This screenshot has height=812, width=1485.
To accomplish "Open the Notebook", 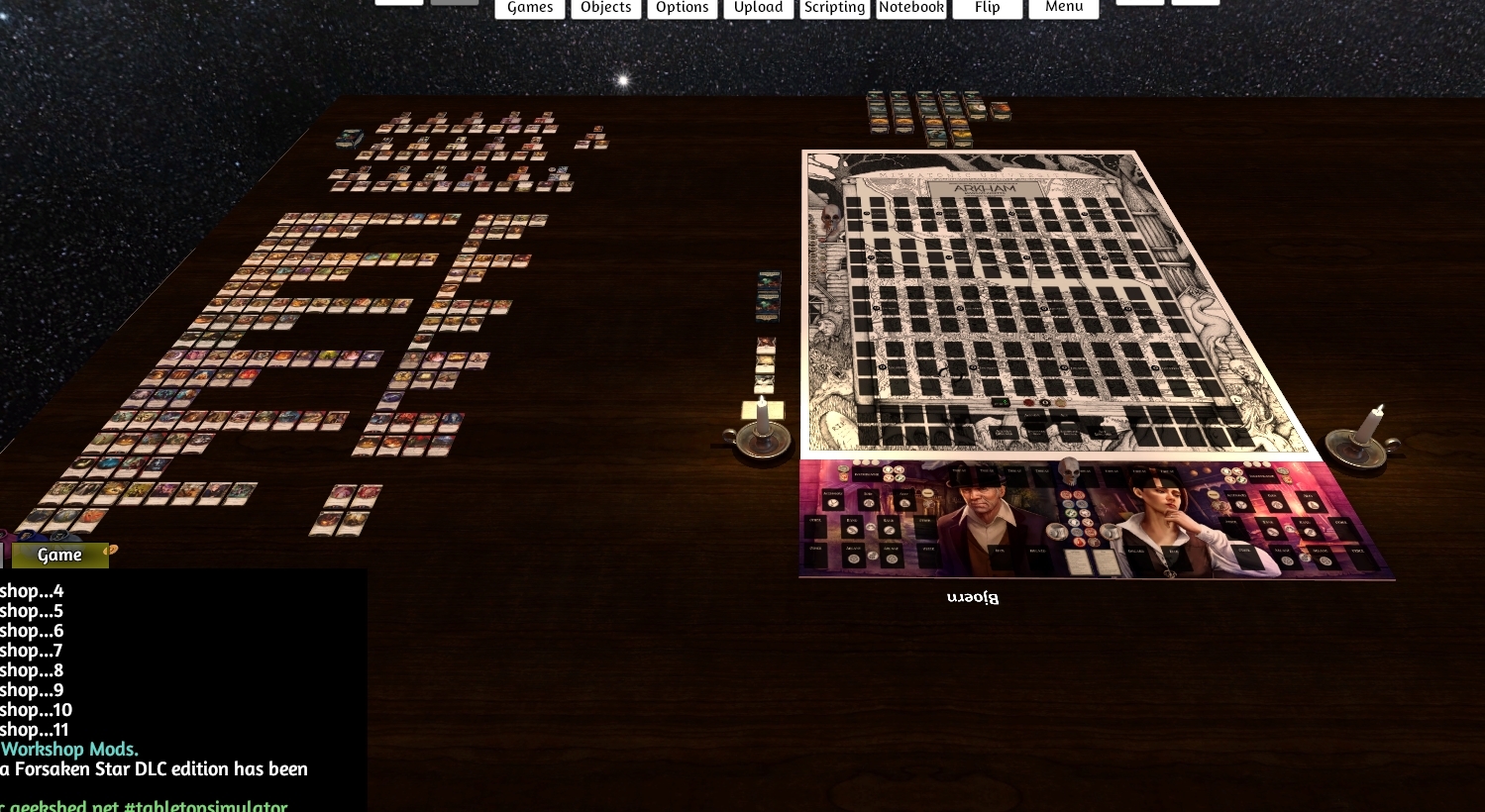I will pyautogui.click(x=910, y=7).
